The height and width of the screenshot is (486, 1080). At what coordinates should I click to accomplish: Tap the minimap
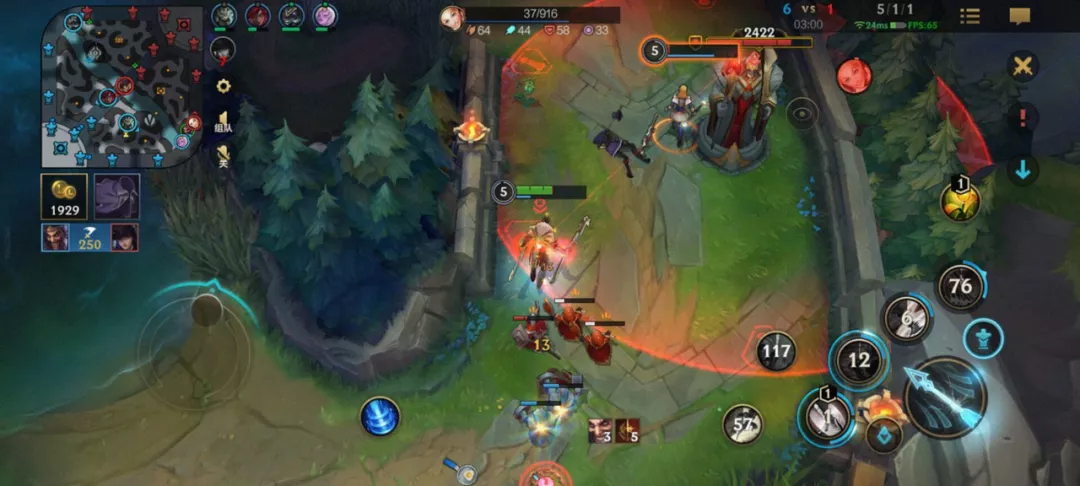(121, 86)
